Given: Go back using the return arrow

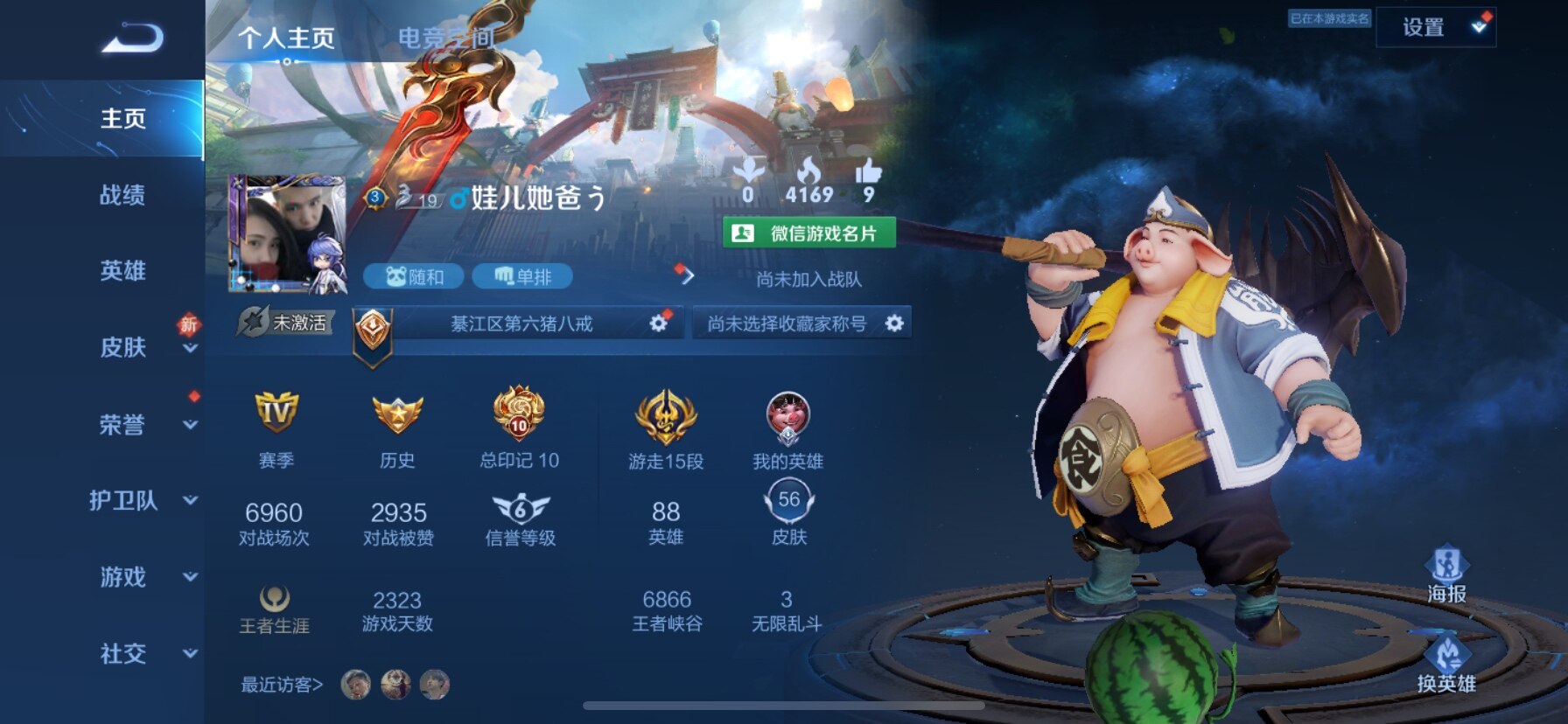Looking at the screenshot, I should [x=132, y=39].
